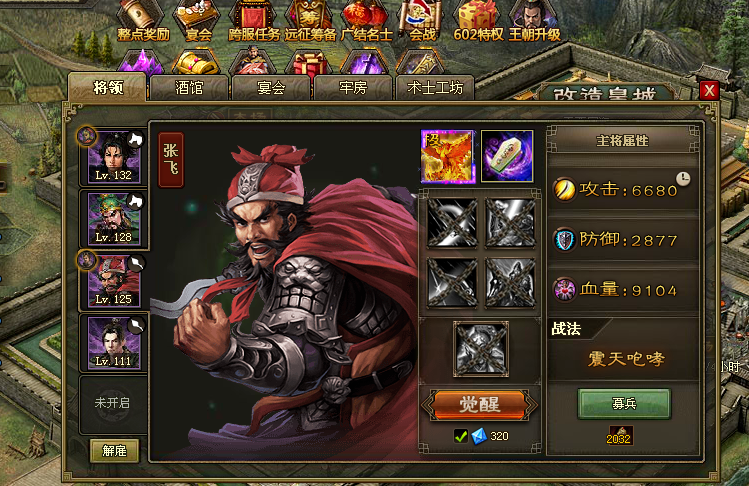
Task: Open the 602特权 gift box icon
Action: (x=481, y=20)
